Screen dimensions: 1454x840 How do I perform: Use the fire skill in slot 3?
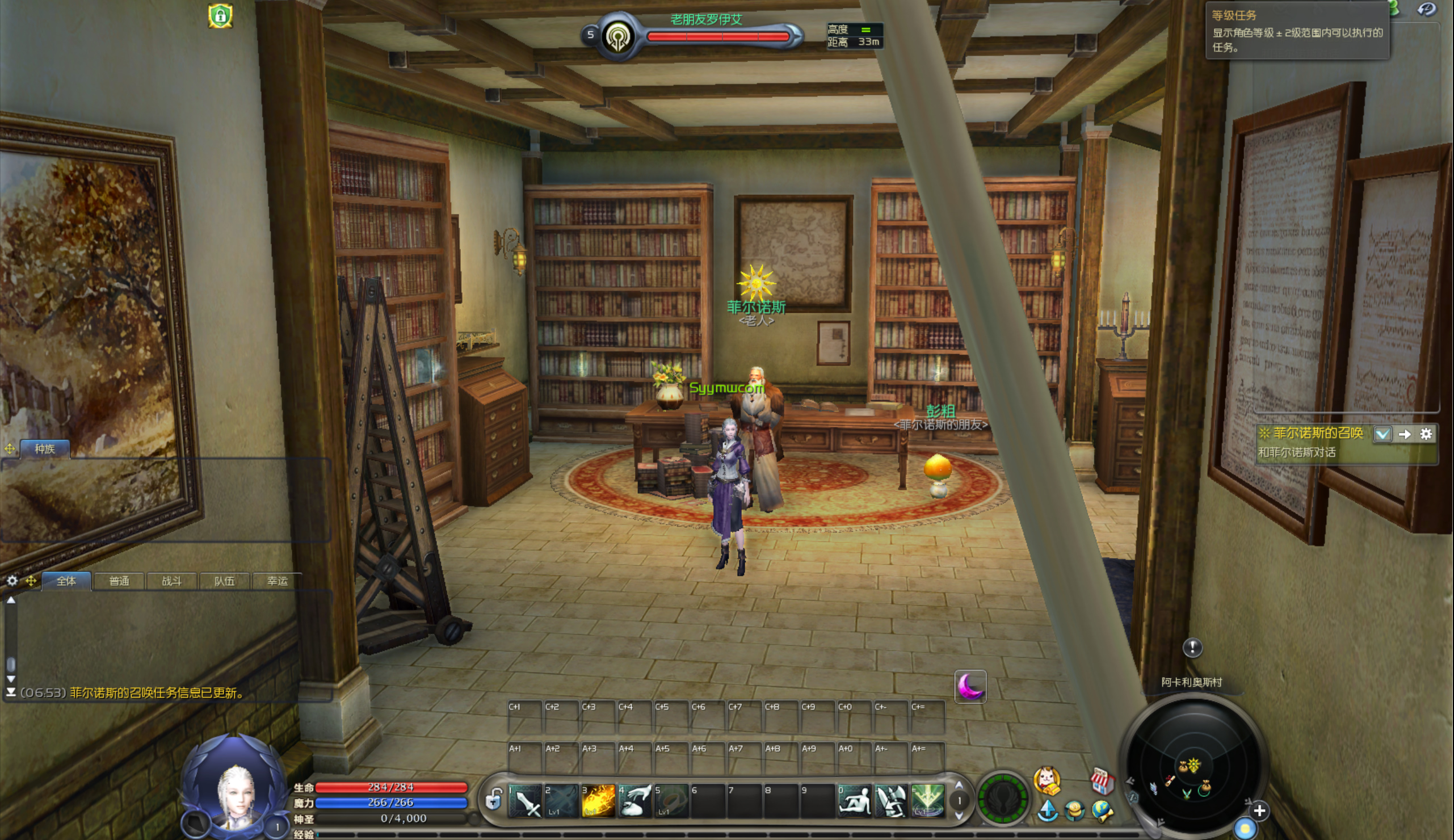tap(598, 801)
